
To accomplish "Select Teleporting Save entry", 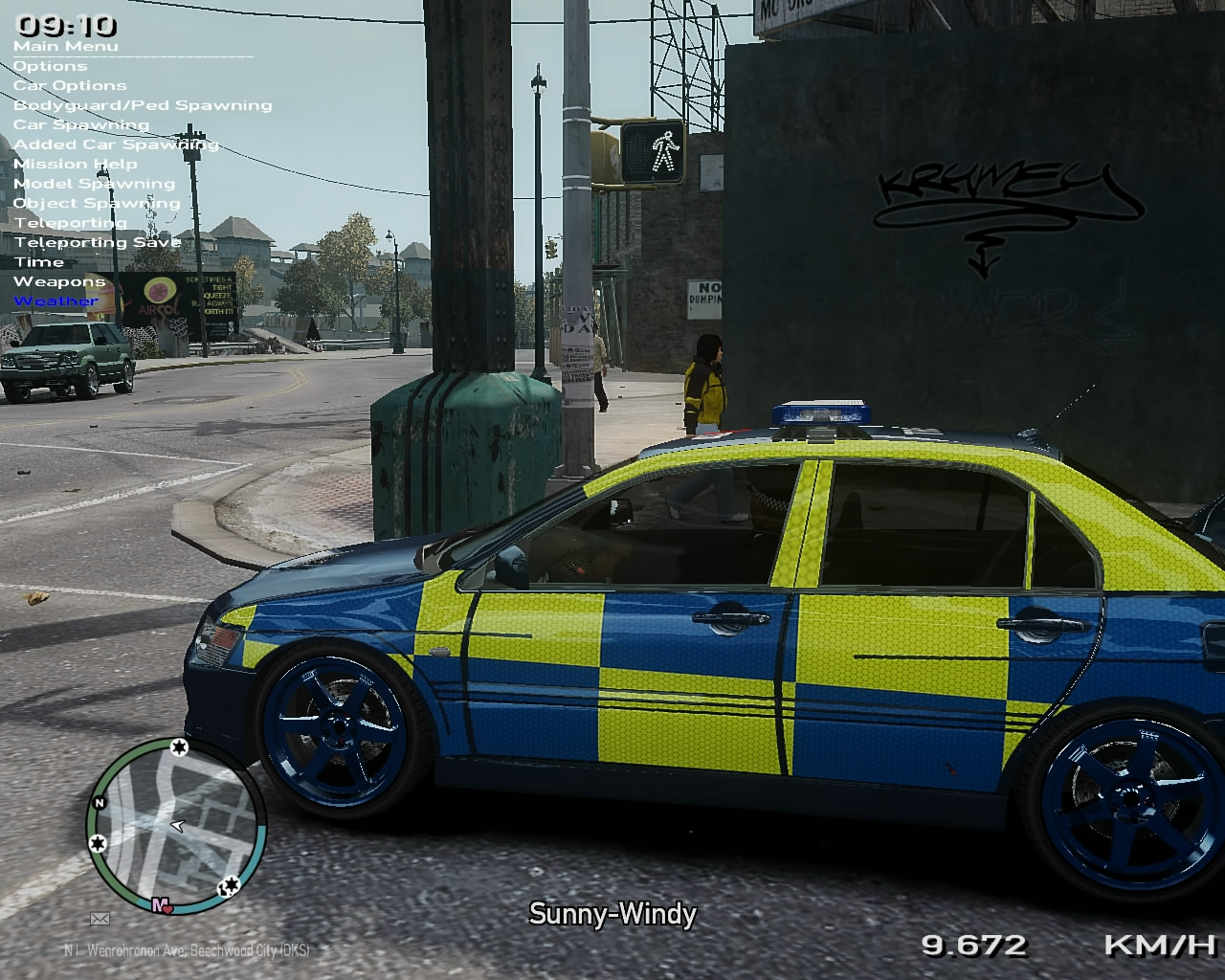I will 97,242.
